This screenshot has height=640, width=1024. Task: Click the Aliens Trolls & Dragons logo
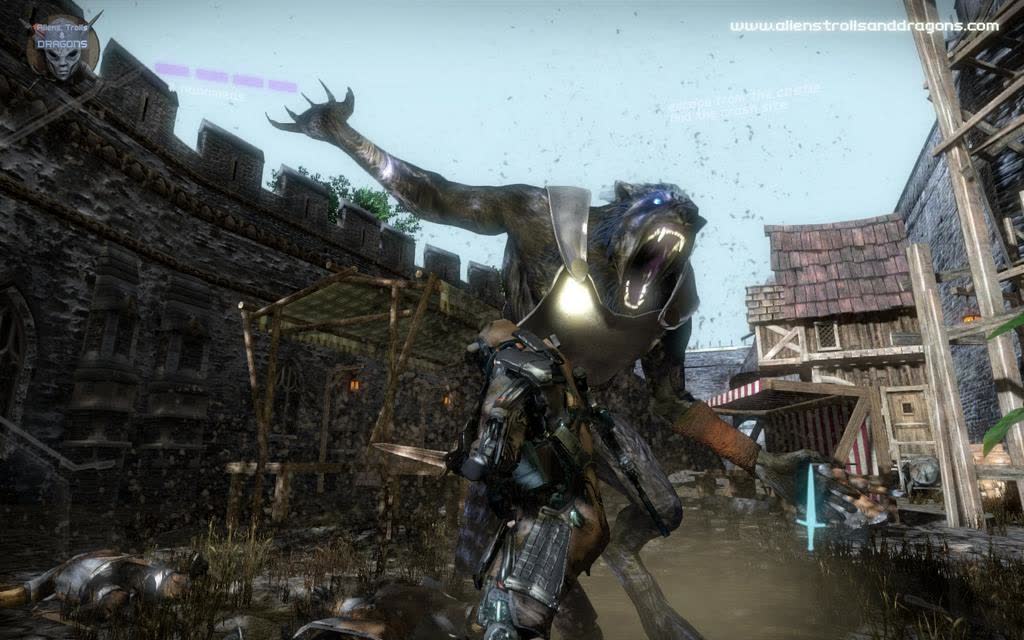(62, 45)
